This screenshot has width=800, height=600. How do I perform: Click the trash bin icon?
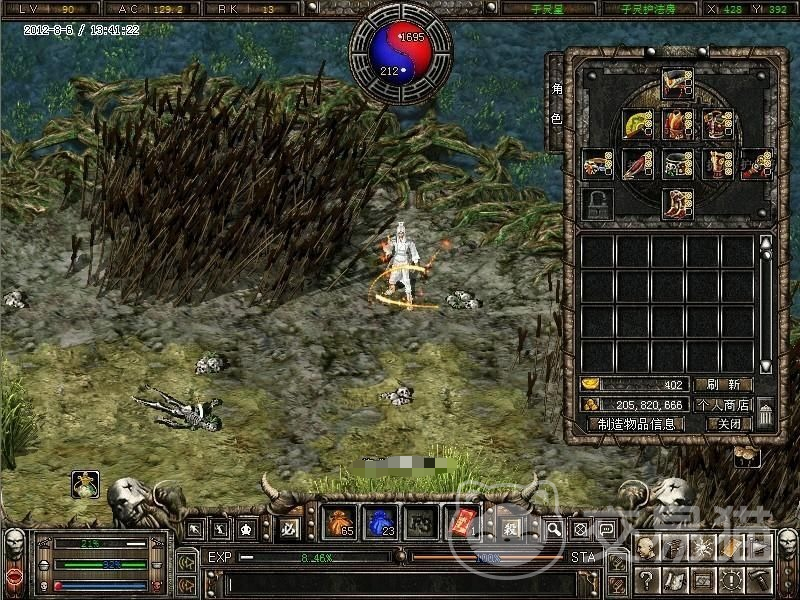(x=765, y=412)
